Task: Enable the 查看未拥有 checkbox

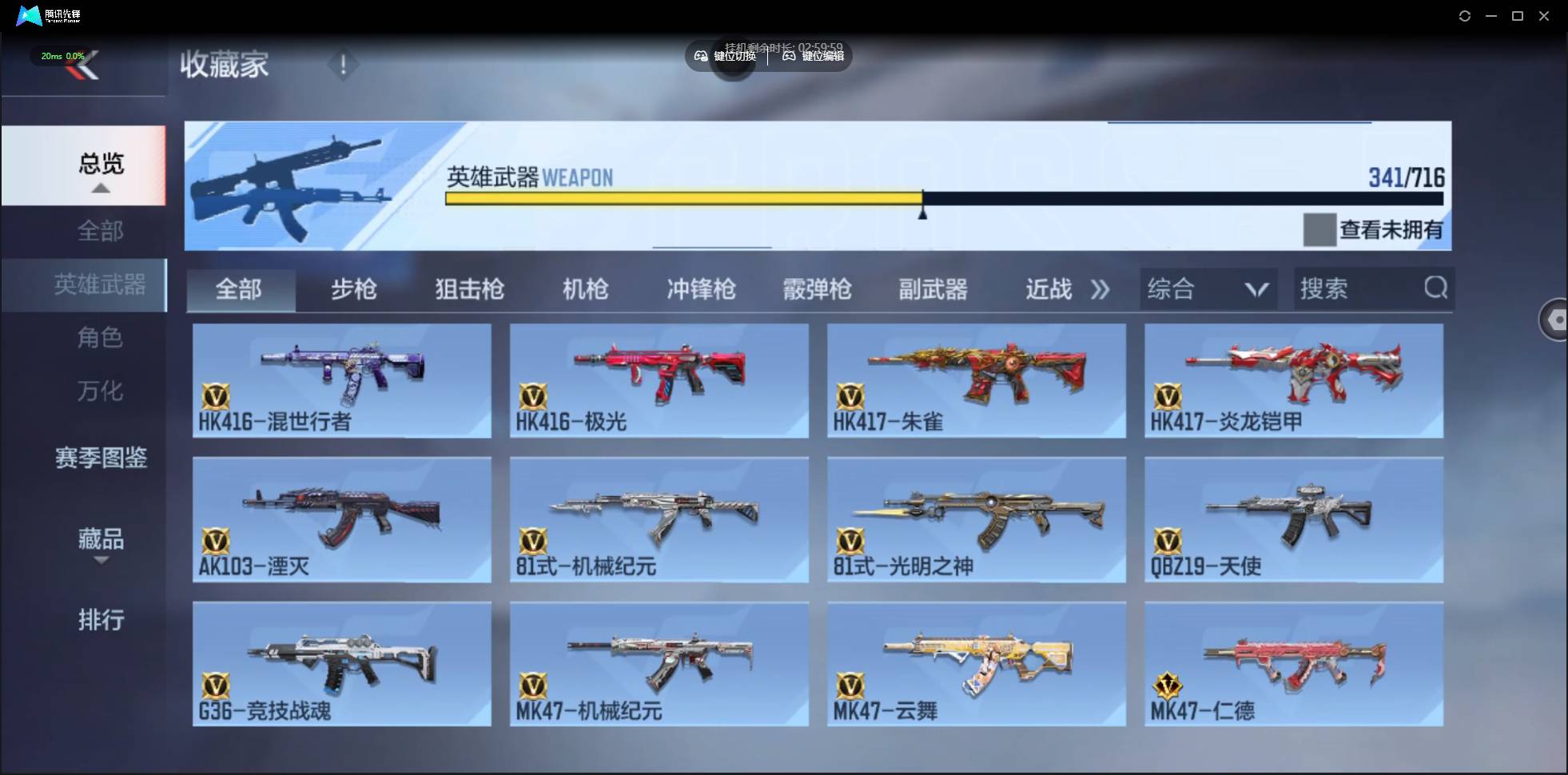Action: click(1319, 229)
